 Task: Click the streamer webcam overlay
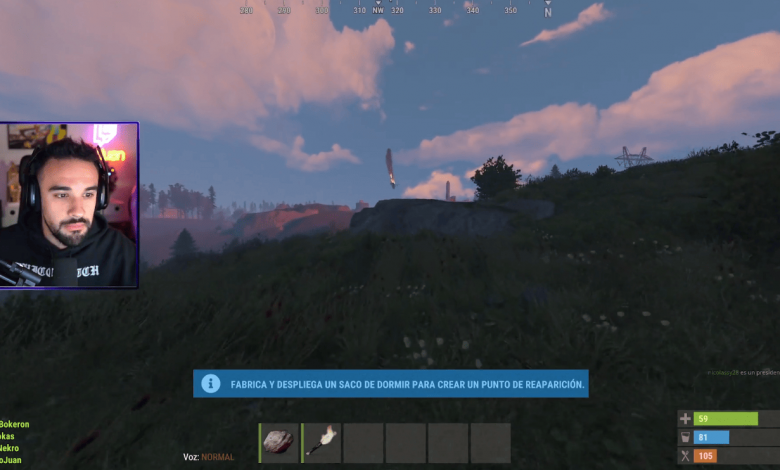click(x=69, y=206)
